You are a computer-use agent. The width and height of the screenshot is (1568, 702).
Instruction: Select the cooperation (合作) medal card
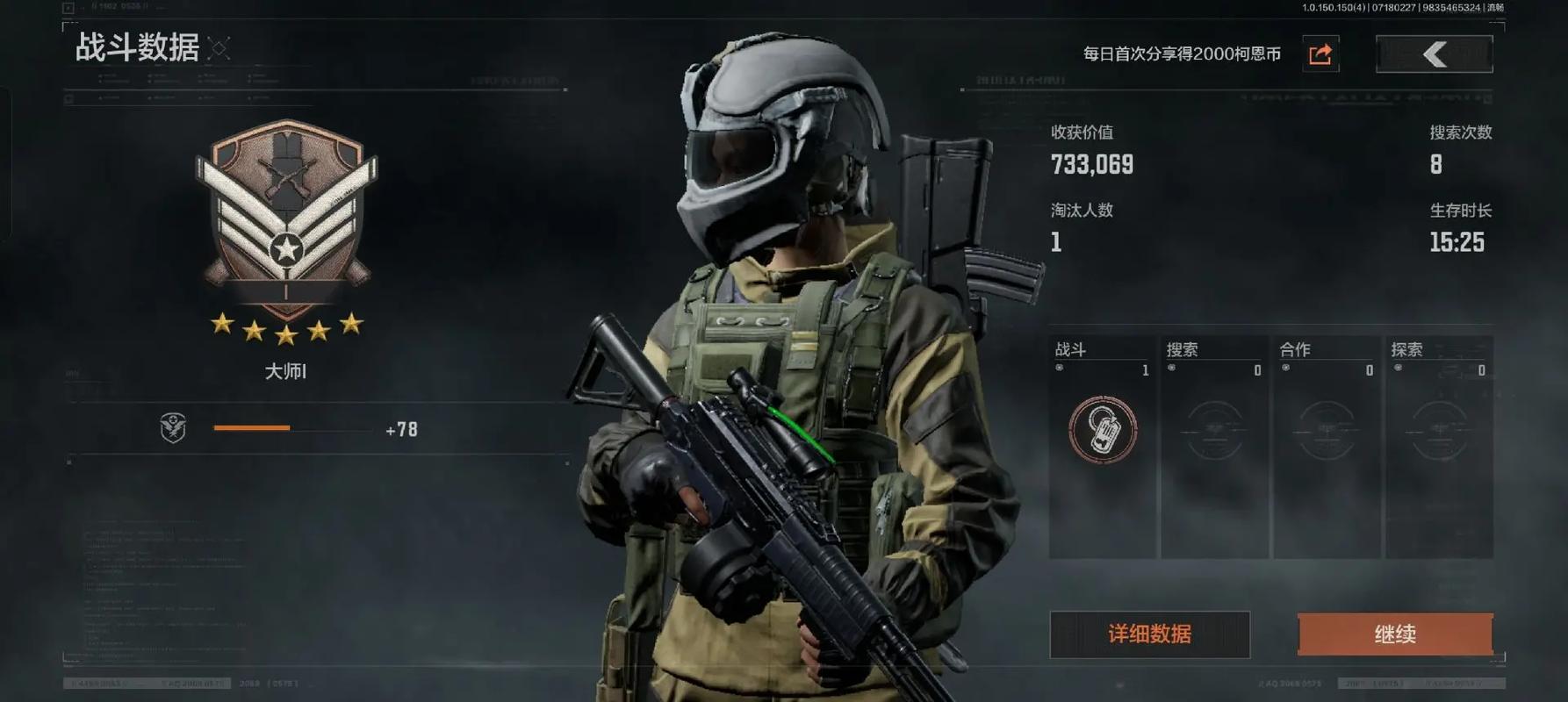1327,447
